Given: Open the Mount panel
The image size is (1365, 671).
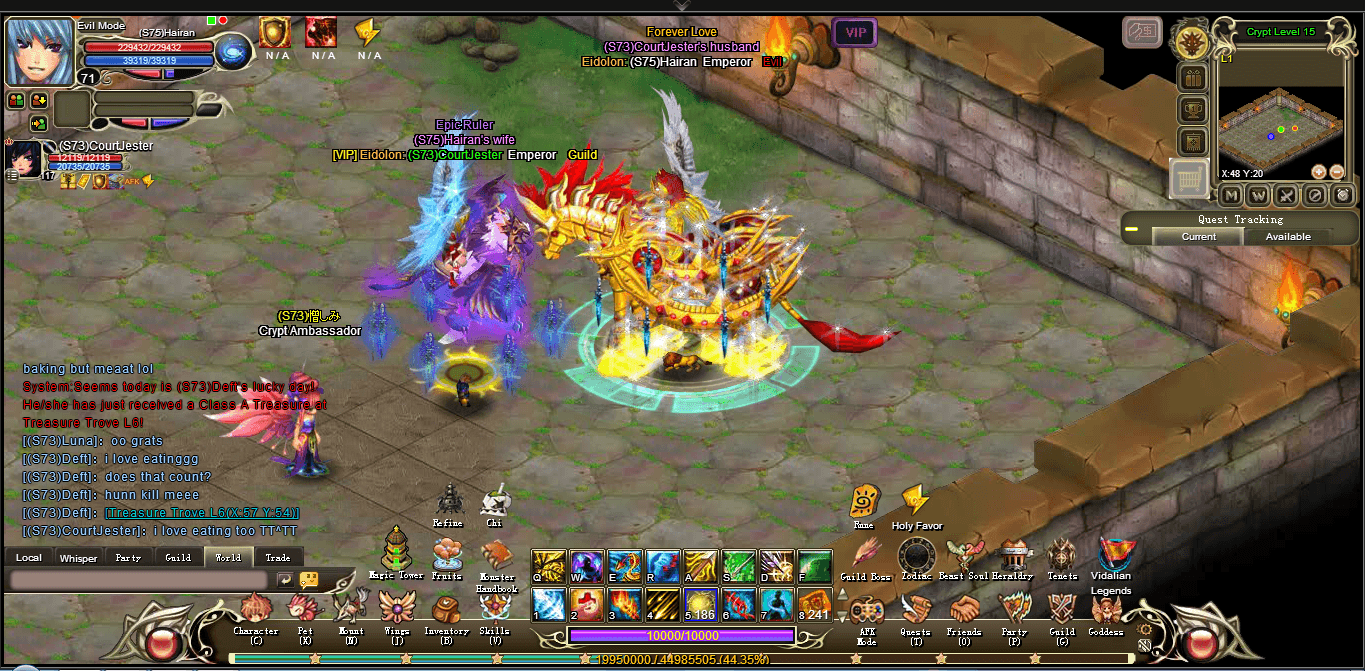Looking at the screenshot, I should coord(351,610).
